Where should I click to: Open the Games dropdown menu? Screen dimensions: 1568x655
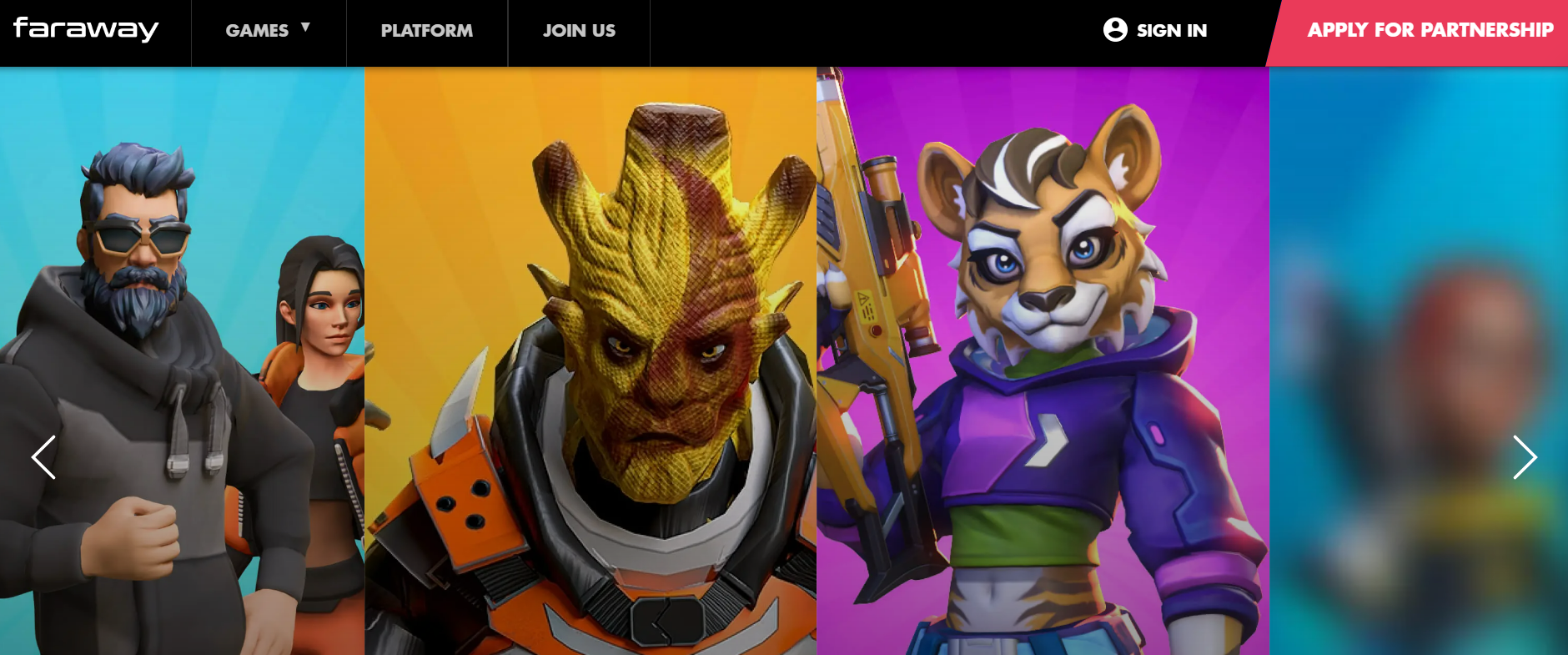pyautogui.click(x=268, y=30)
